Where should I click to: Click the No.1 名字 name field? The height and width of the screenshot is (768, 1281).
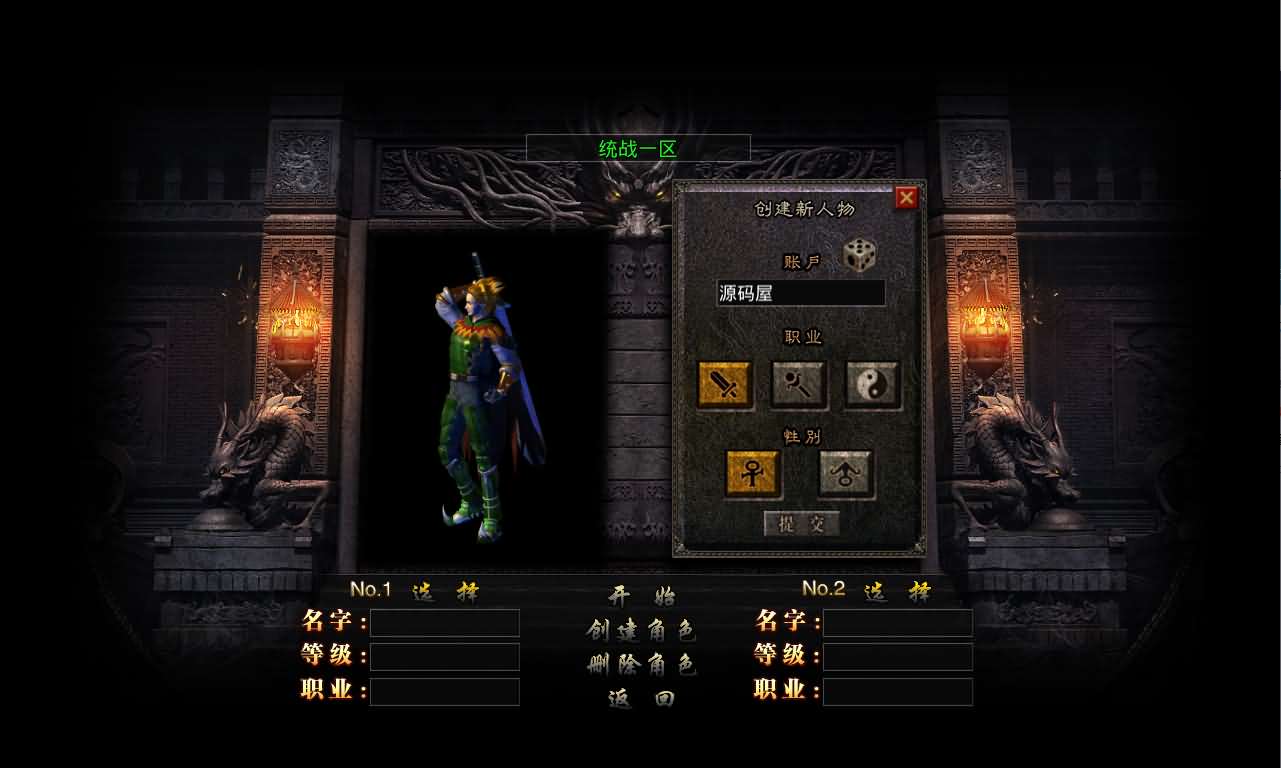click(x=443, y=622)
